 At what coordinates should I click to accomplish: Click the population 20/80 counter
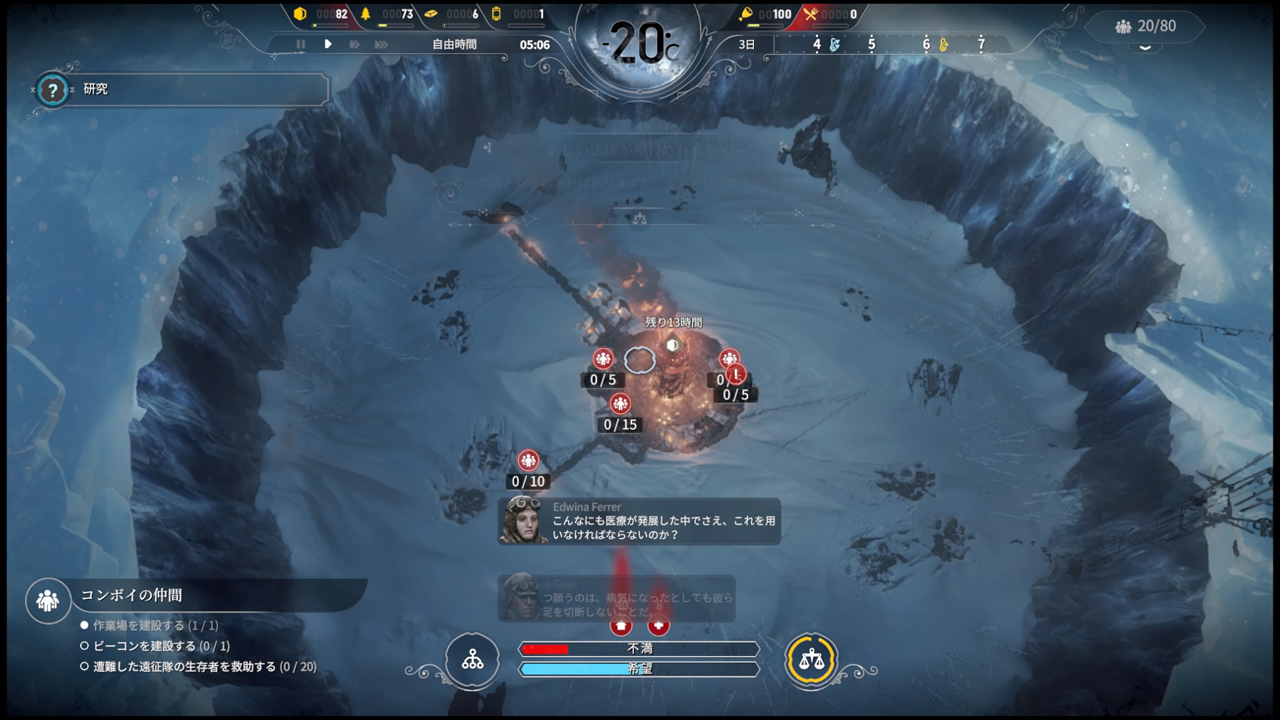coord(1147,26)
